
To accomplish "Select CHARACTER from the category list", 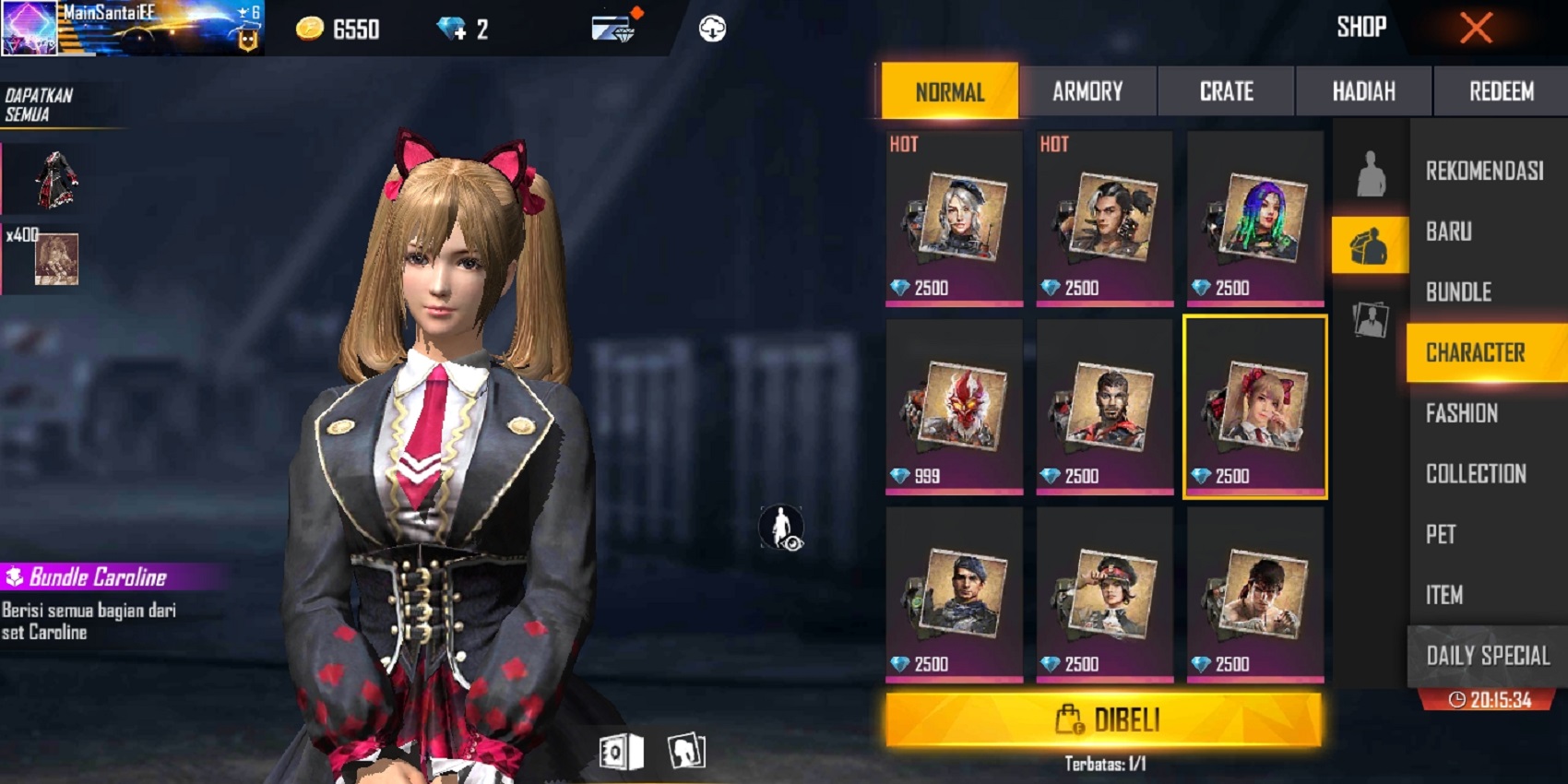I will click(x=1485, y=351).
